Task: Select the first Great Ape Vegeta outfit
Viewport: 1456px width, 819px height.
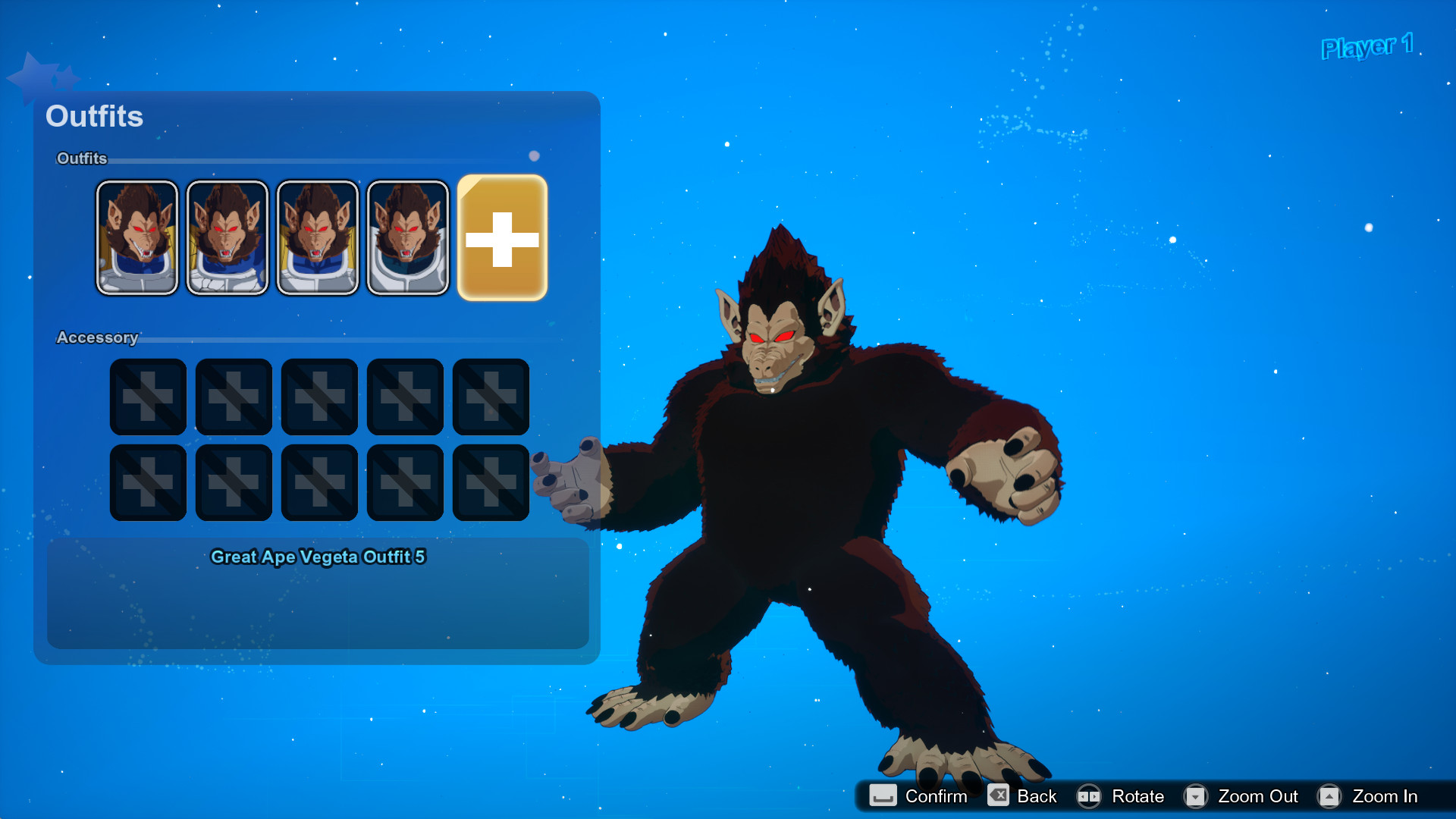Action: click(137, 237)
